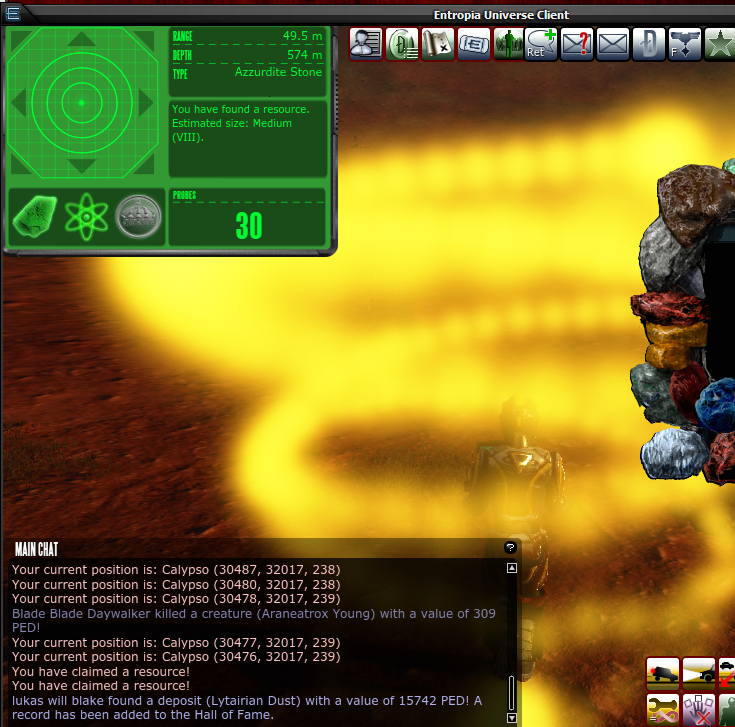Open the plain envelope mail icon
This screenshot has height=727, width=735.
click(612, 43)
